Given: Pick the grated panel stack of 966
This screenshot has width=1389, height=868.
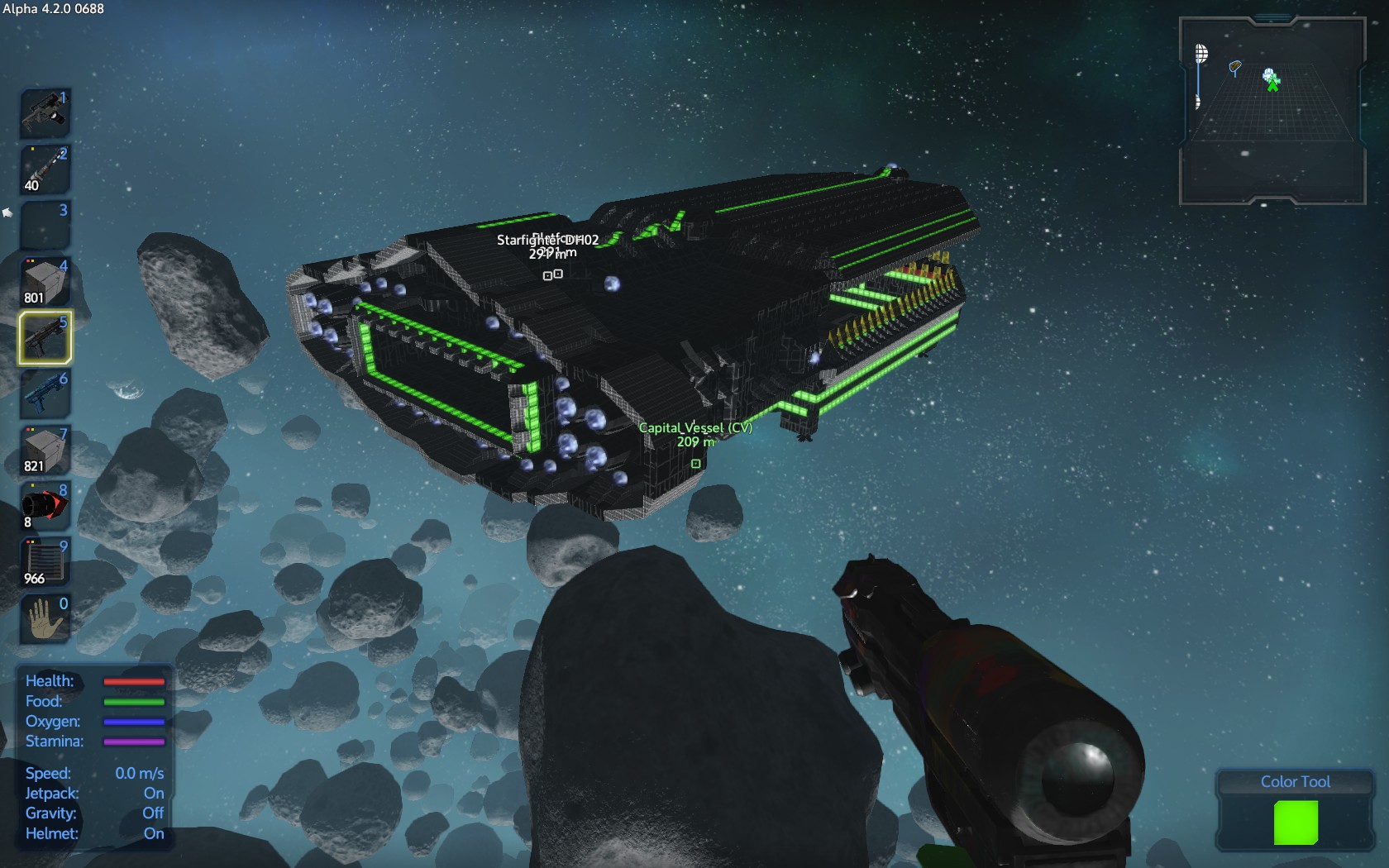Looking at the screenshot, I should point(45,562).
